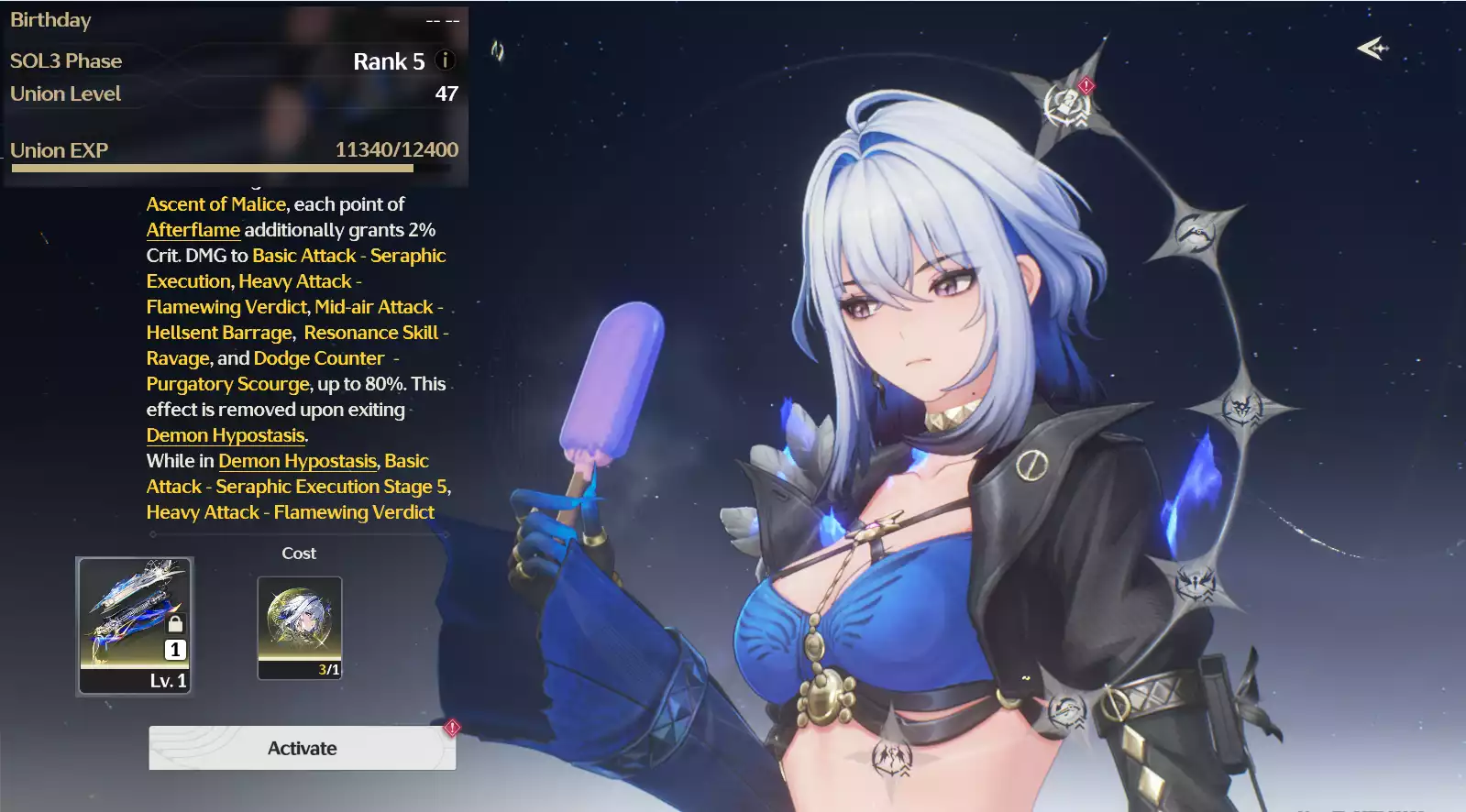View the Cost material item showing 3/1
The width and height of the screenshot is (1466, 812).
[300, 628]
